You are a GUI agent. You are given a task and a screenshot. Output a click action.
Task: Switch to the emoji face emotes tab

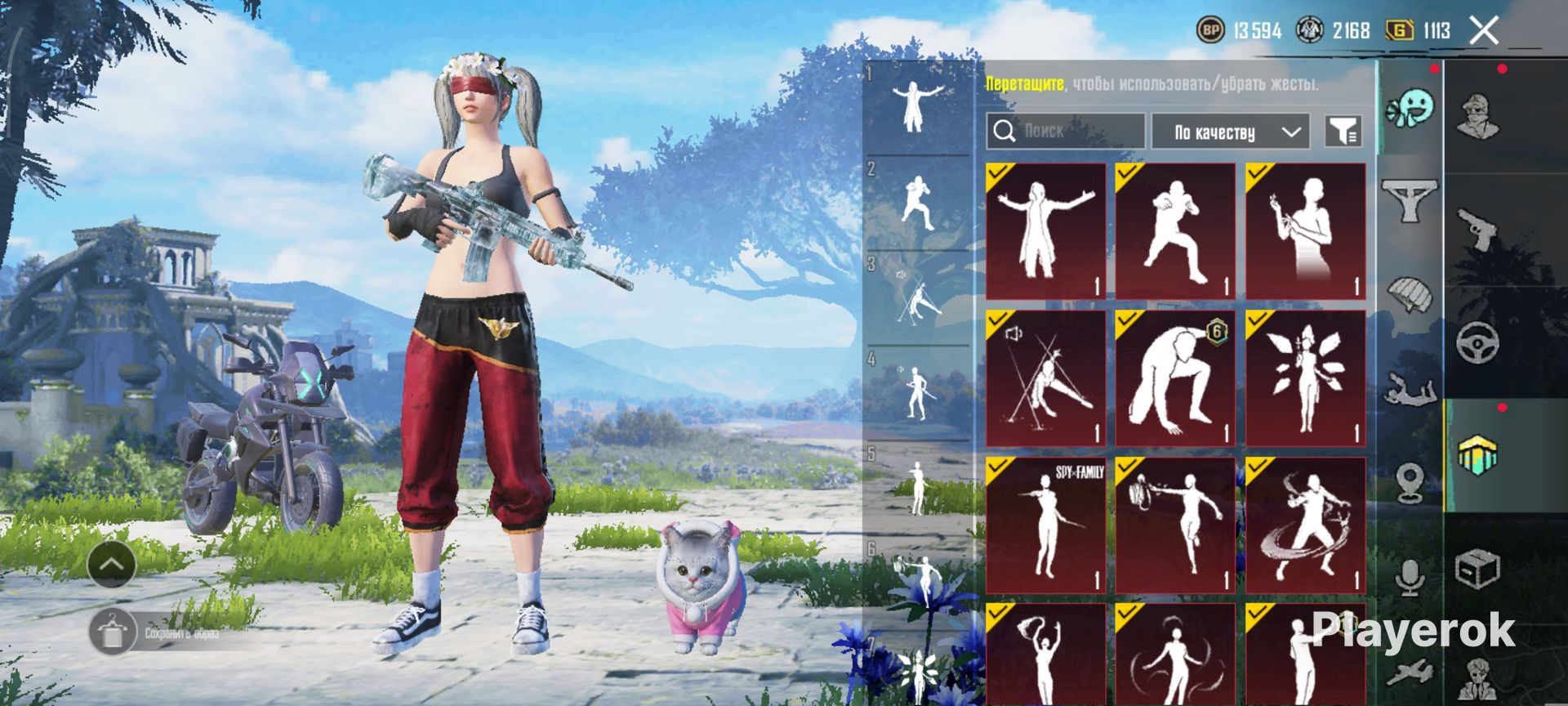pos(1410,109)
